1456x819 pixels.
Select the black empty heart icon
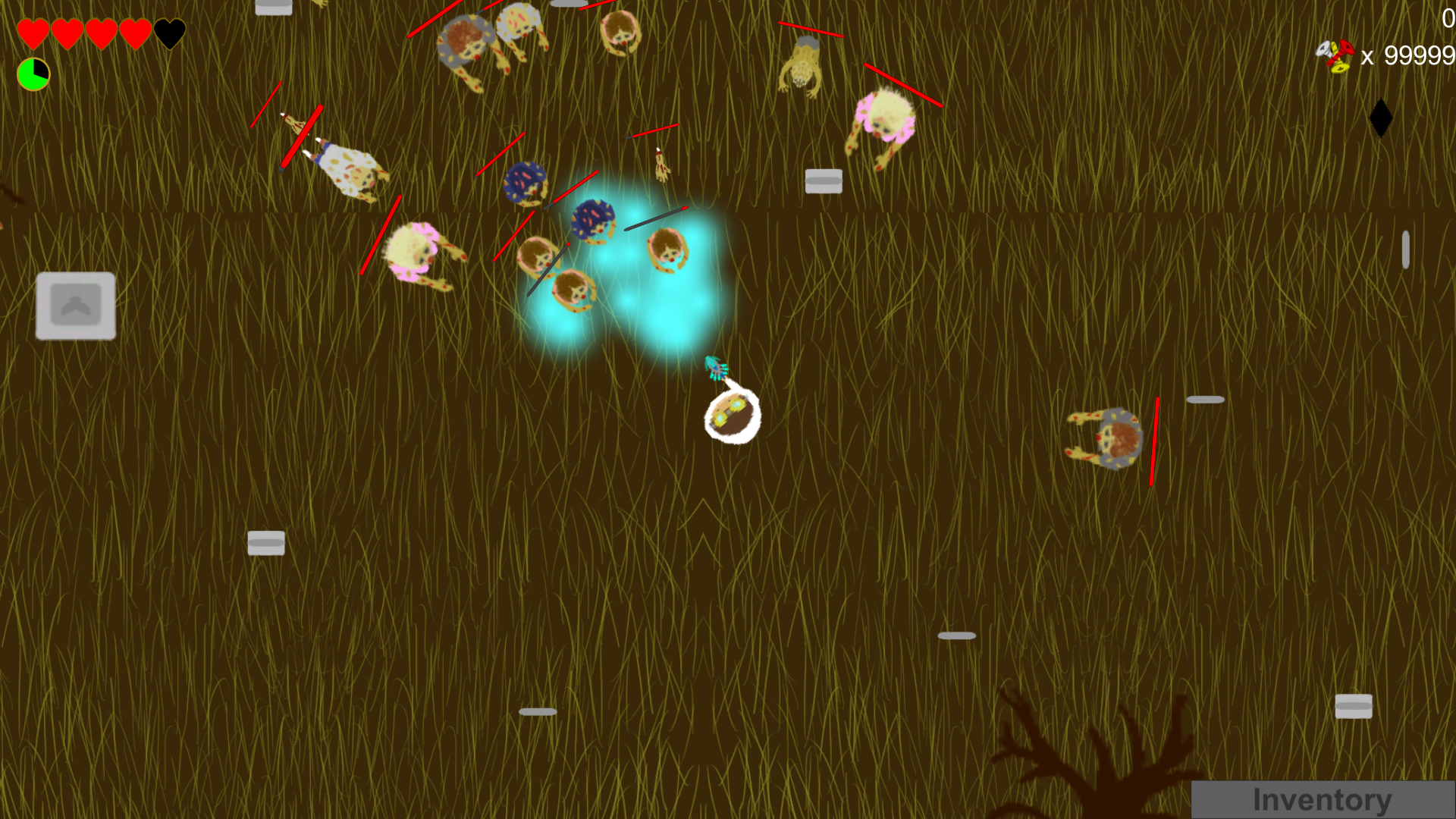[168, 33]
